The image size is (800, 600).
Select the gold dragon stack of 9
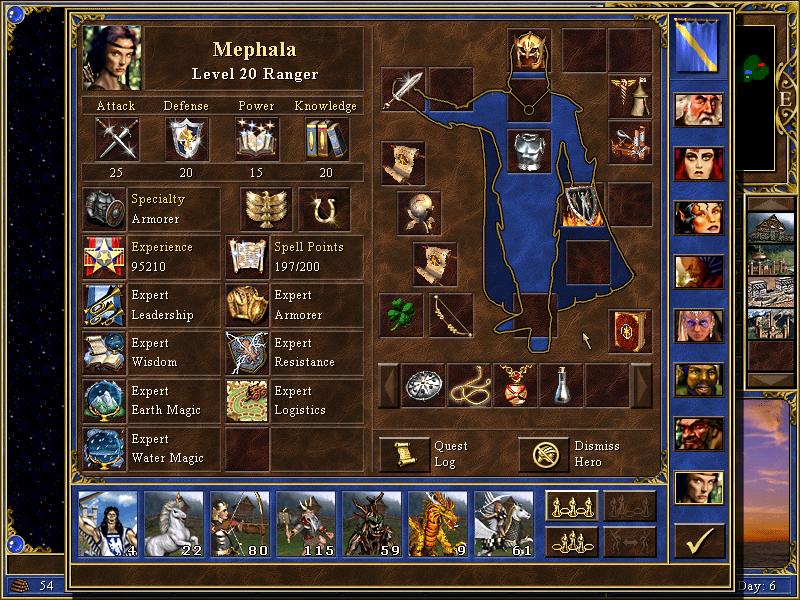click(437, 523)
